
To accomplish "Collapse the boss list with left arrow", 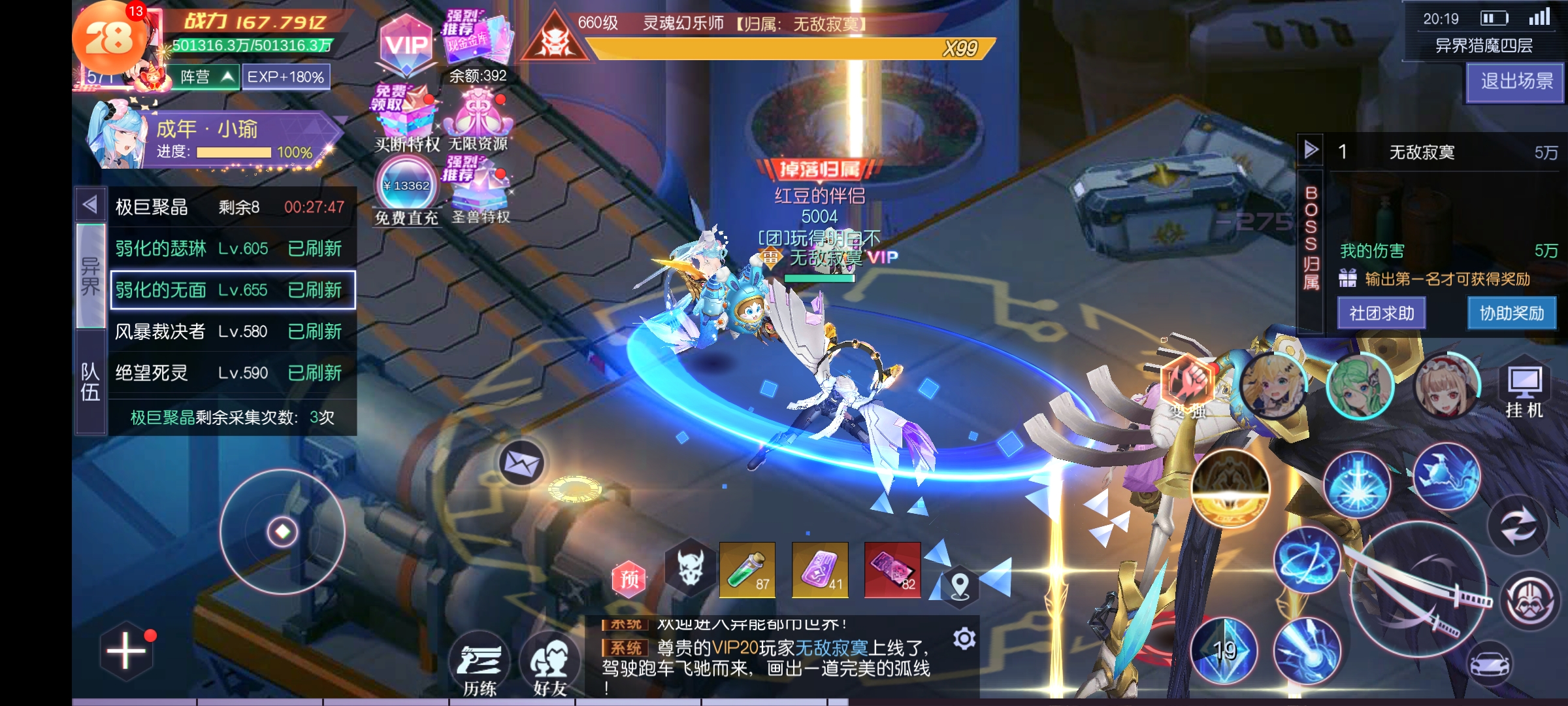I will click(90, 205).
